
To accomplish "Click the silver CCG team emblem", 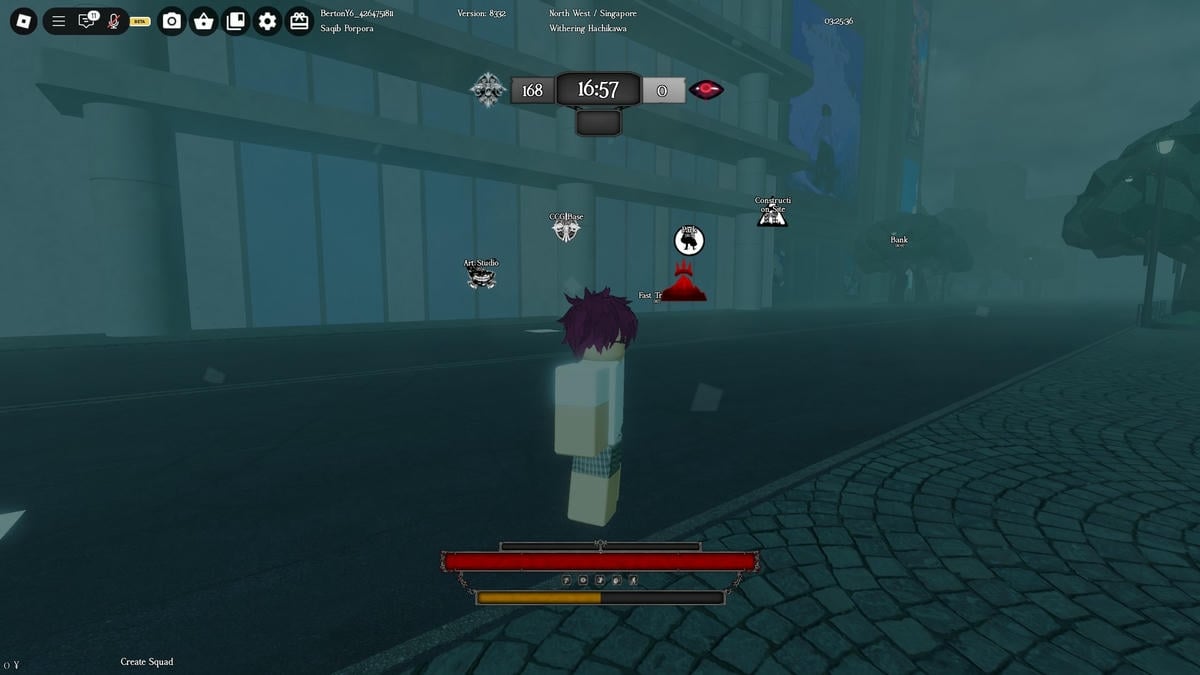I will (x=488, y=90).
